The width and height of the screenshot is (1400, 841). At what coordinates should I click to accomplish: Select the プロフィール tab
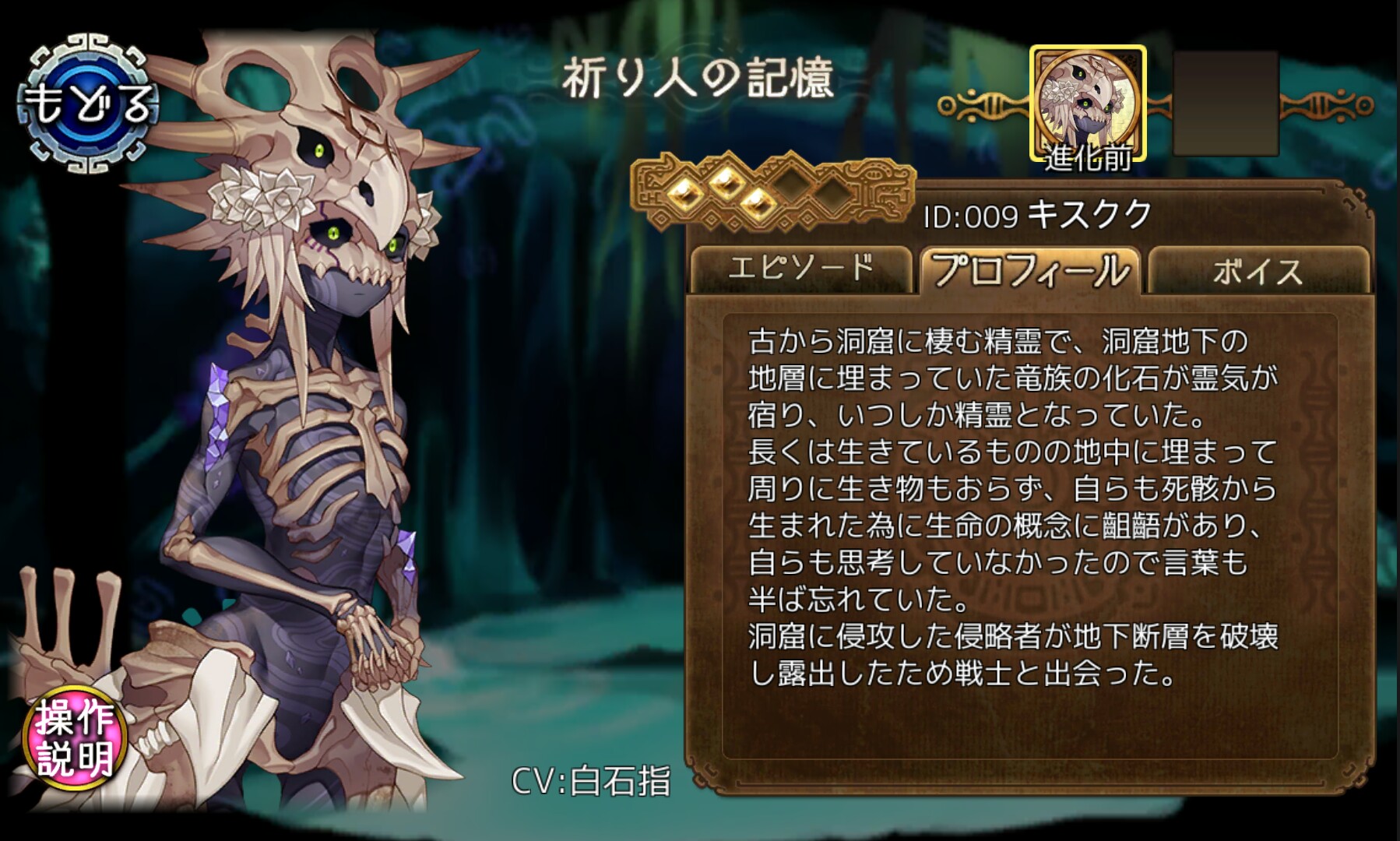pos(1030,269)
